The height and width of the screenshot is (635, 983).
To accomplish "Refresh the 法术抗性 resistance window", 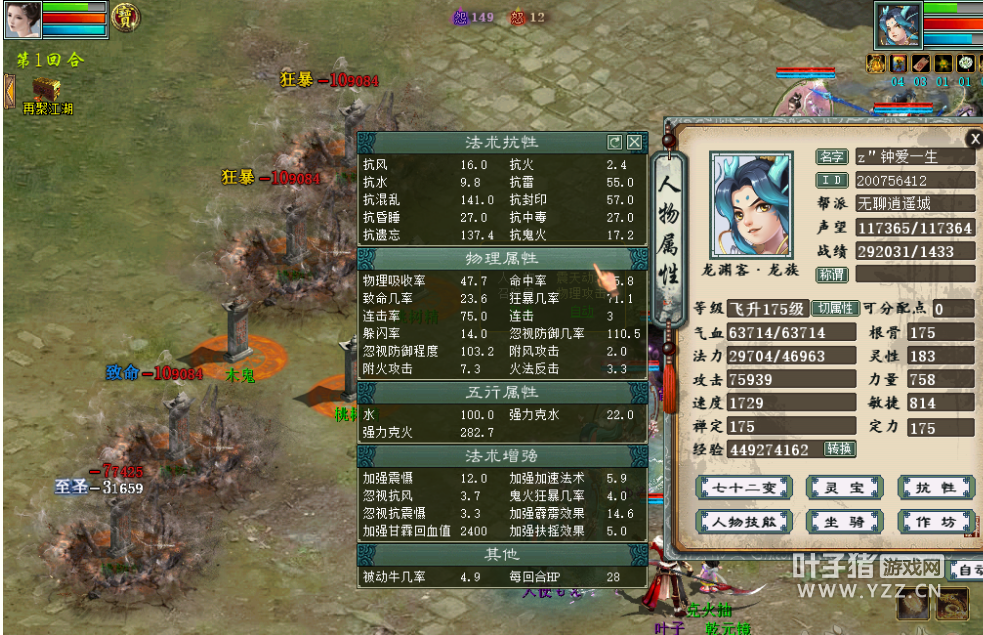I will pos(615,142).
